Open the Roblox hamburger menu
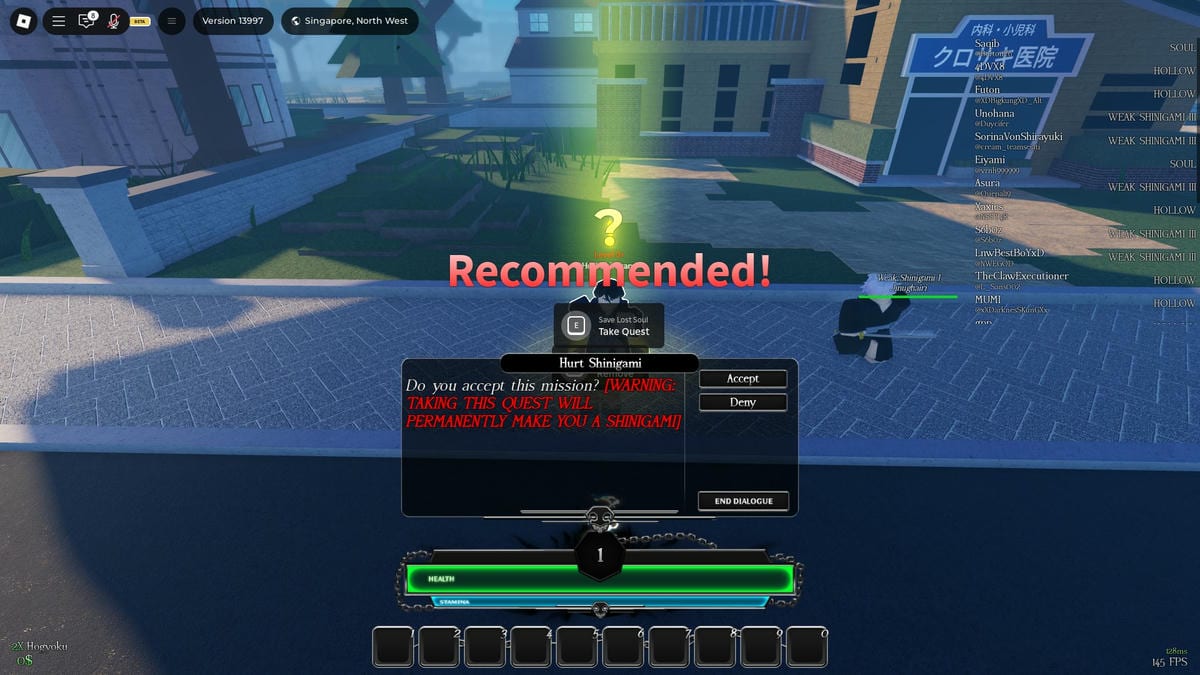The height and width of the screenshot is (675, 1200). [x=59, y=21]
